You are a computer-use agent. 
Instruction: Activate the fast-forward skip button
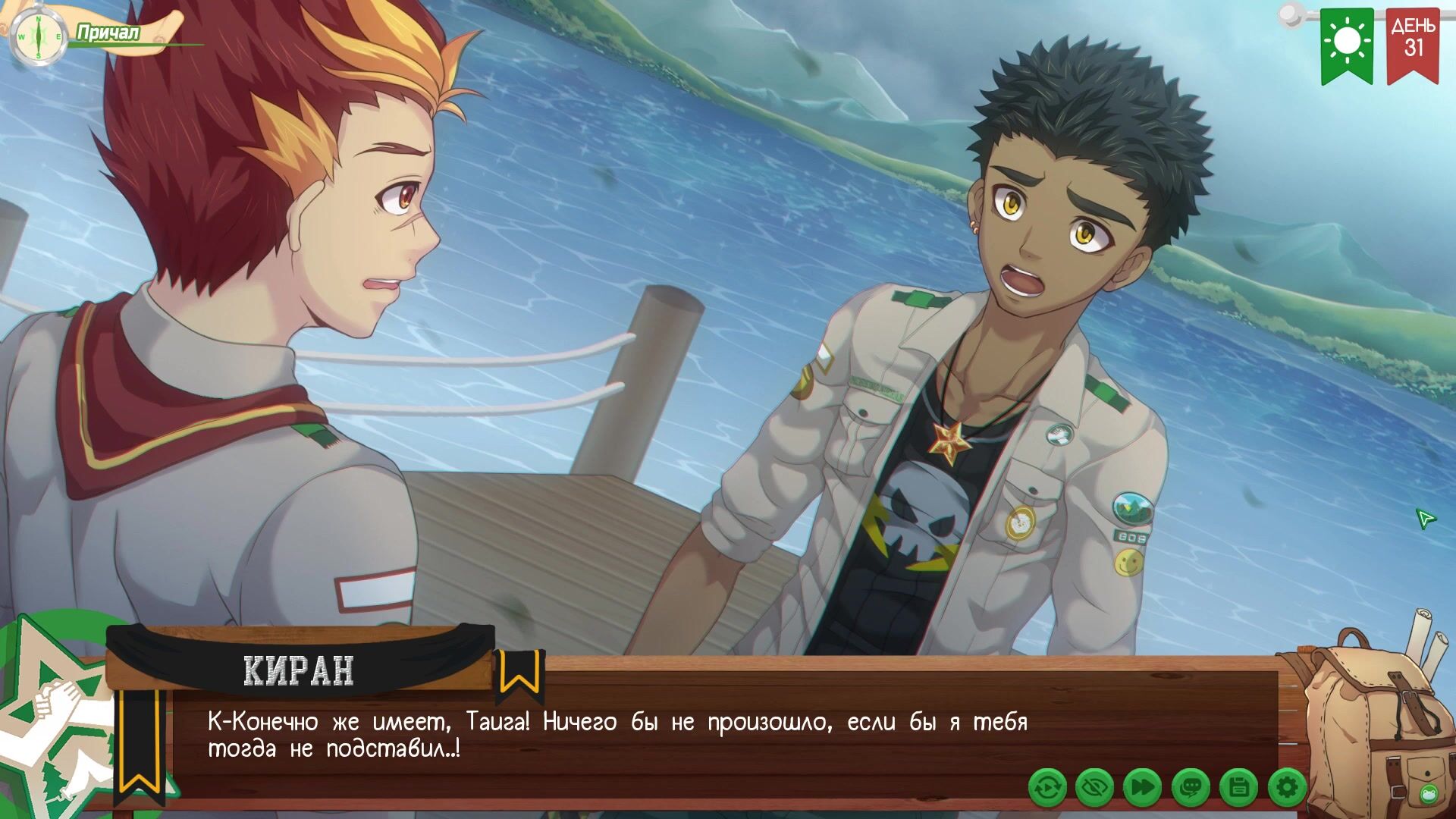(1142, 788)
